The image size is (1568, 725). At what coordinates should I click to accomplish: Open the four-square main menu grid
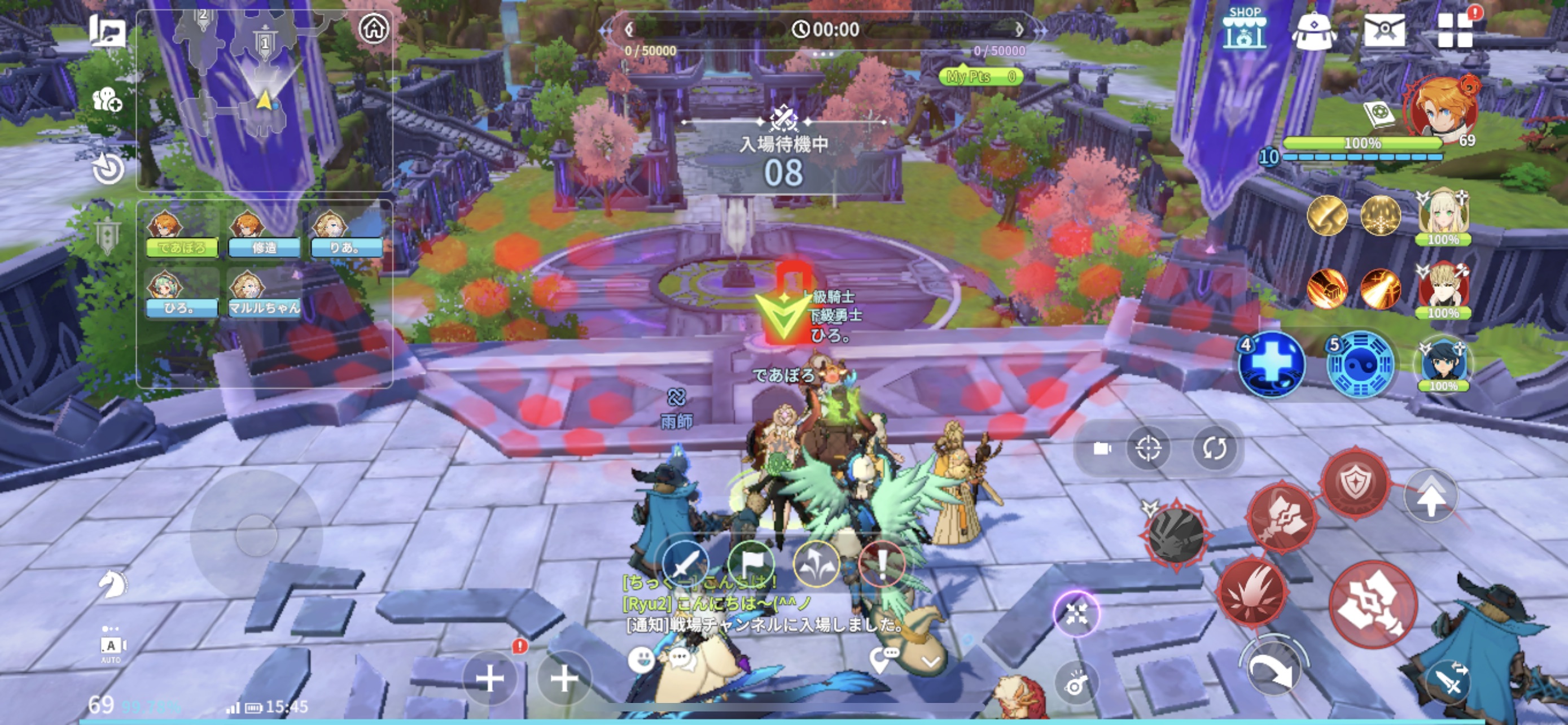[x=1455, y=30]
